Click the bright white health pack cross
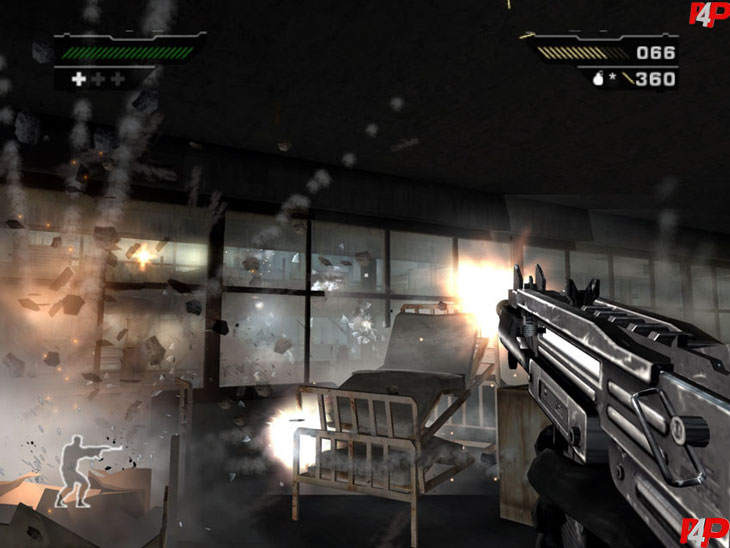730x548 pixels. point(78,78)
